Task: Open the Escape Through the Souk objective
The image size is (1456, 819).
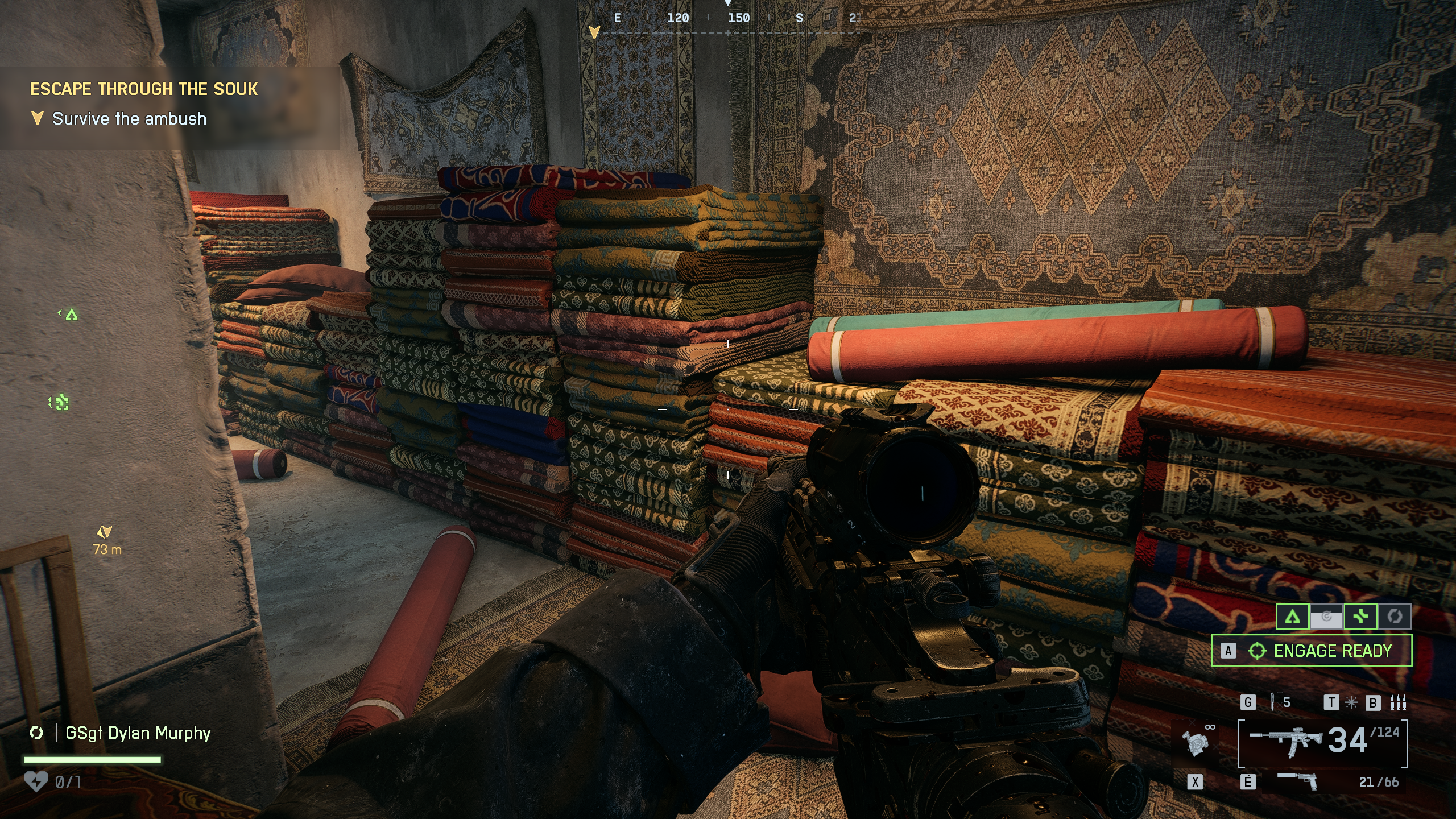Action: [144, 89]
